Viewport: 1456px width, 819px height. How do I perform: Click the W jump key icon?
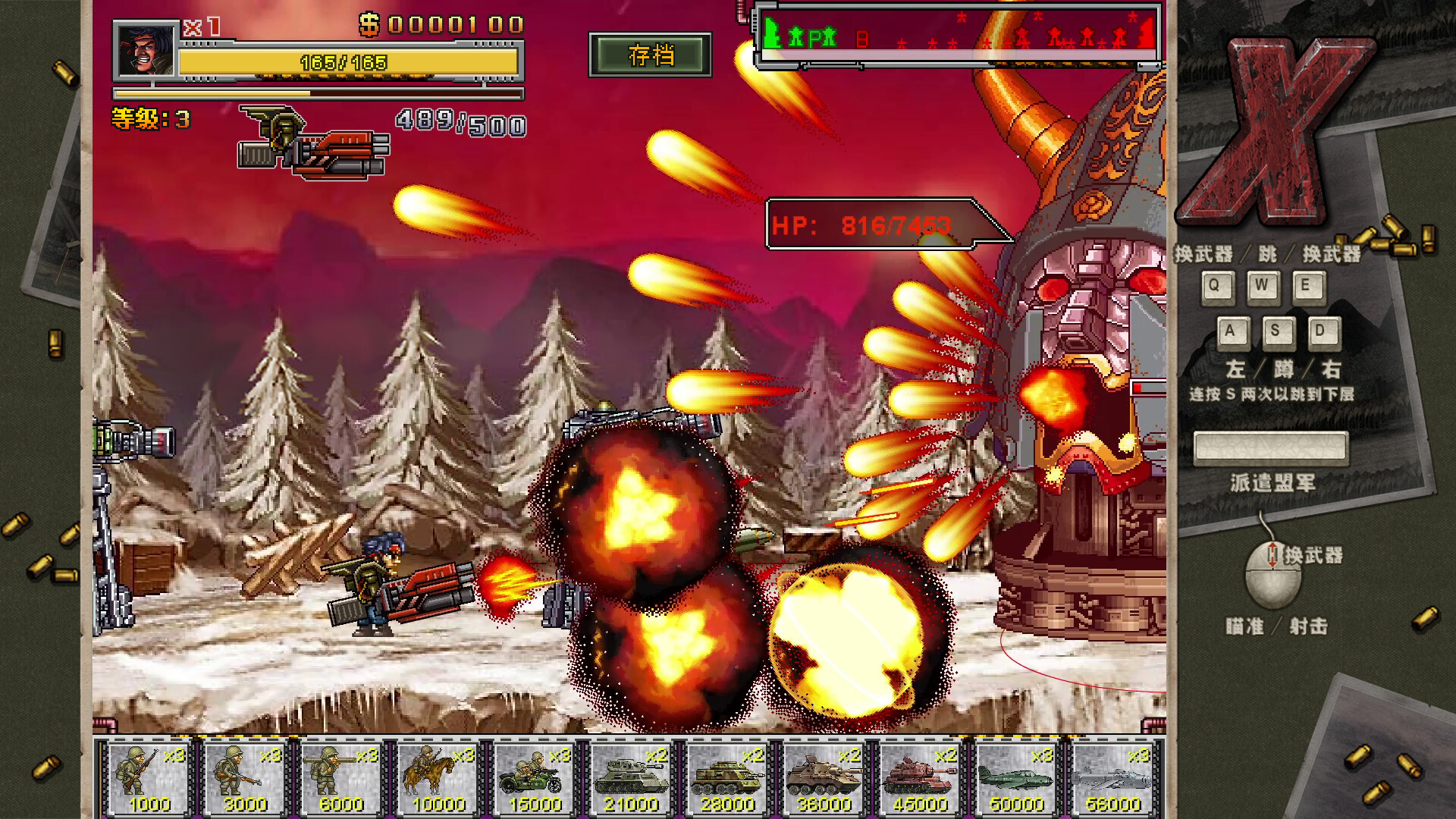(1263, 287)
